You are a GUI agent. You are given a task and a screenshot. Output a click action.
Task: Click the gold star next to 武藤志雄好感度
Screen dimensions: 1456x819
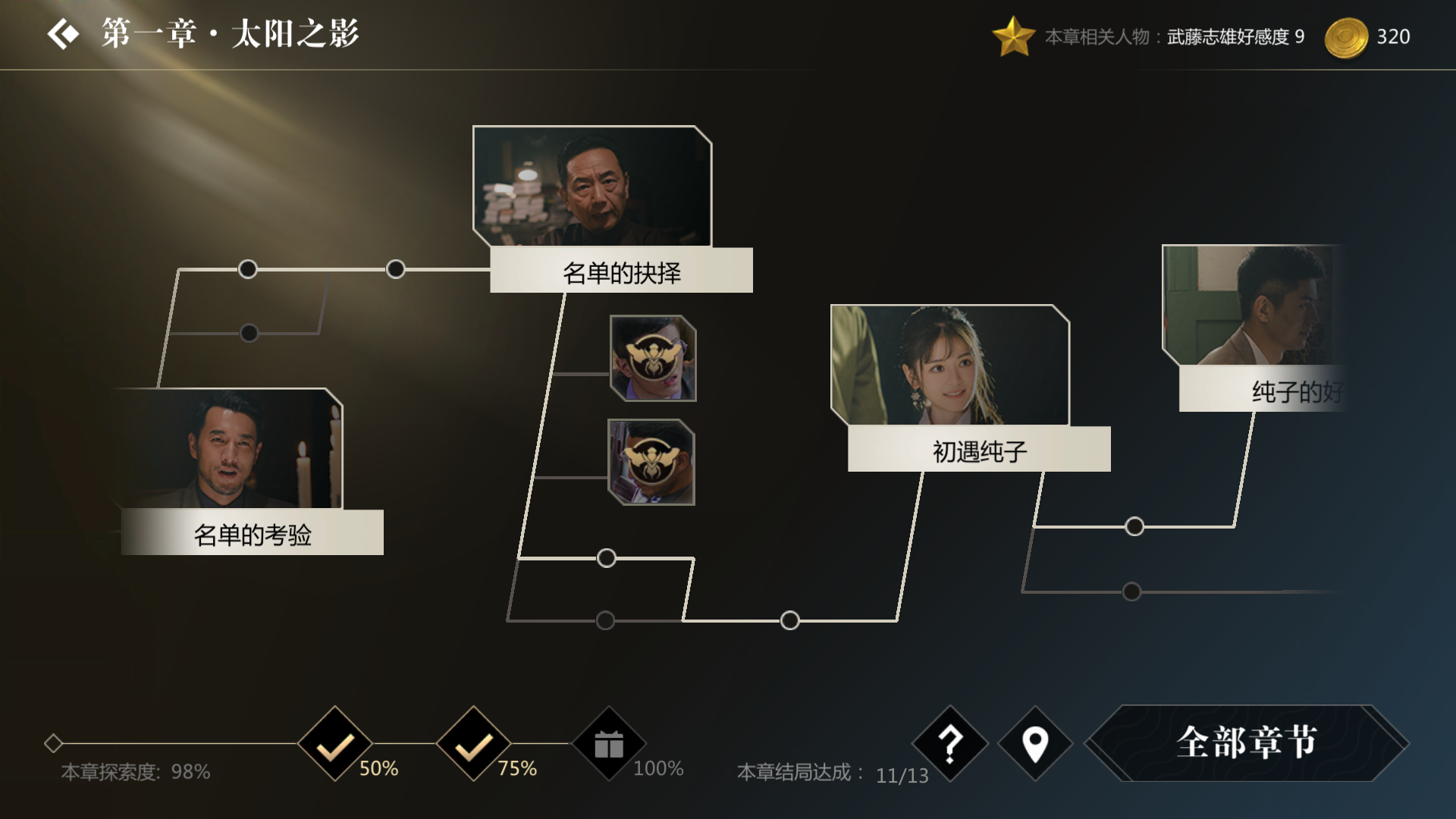[1014, 35]
